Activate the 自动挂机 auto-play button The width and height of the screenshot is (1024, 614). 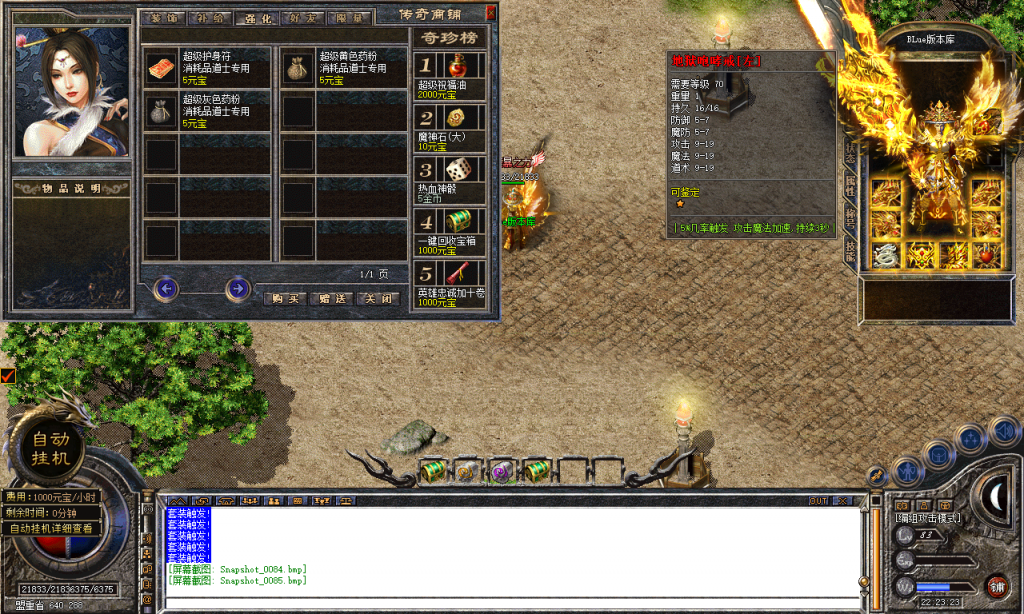point(53,449)
